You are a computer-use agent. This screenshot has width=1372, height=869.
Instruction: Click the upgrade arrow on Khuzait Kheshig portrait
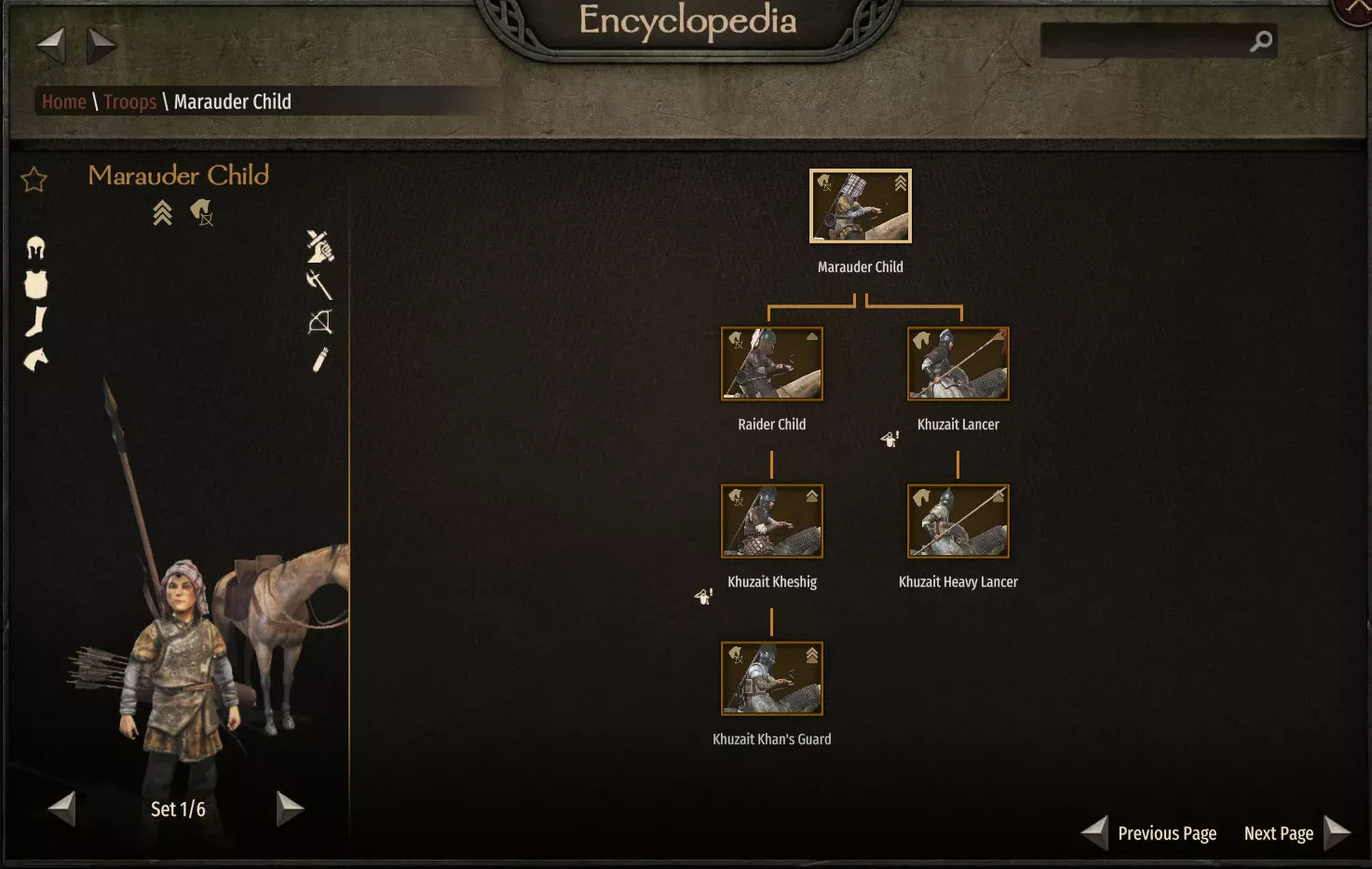[811, 496]
